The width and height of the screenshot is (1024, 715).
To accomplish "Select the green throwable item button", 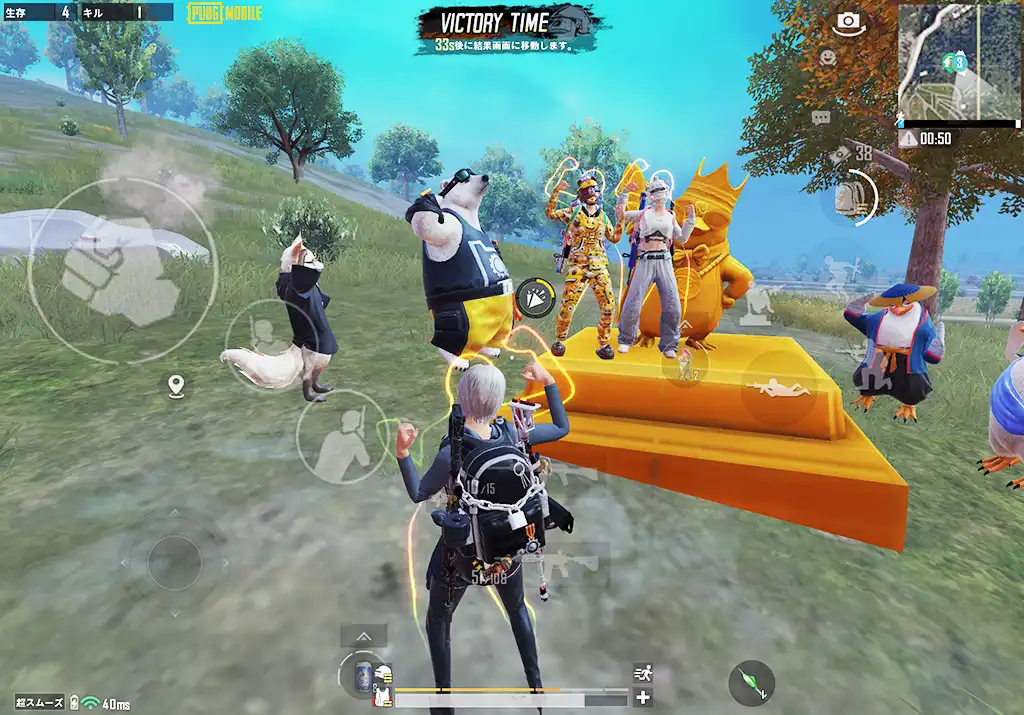I will [751, 682].
